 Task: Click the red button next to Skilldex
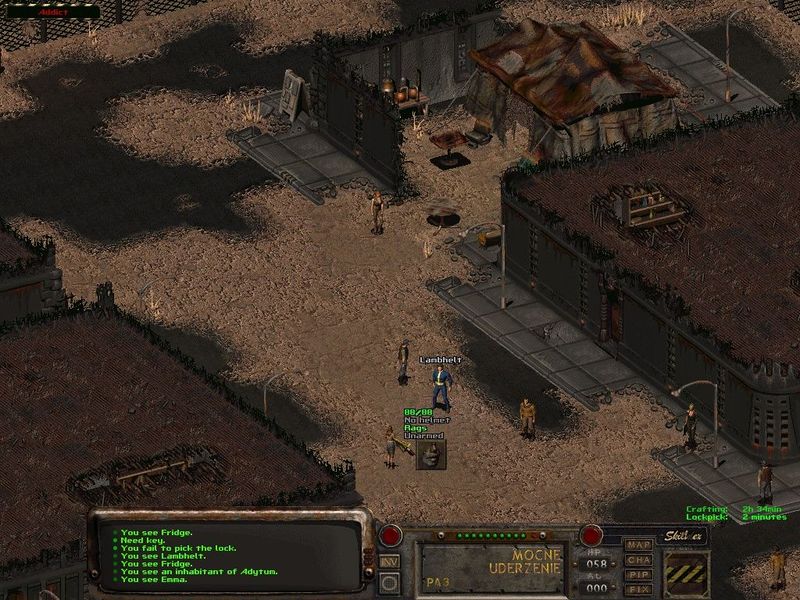592,535
